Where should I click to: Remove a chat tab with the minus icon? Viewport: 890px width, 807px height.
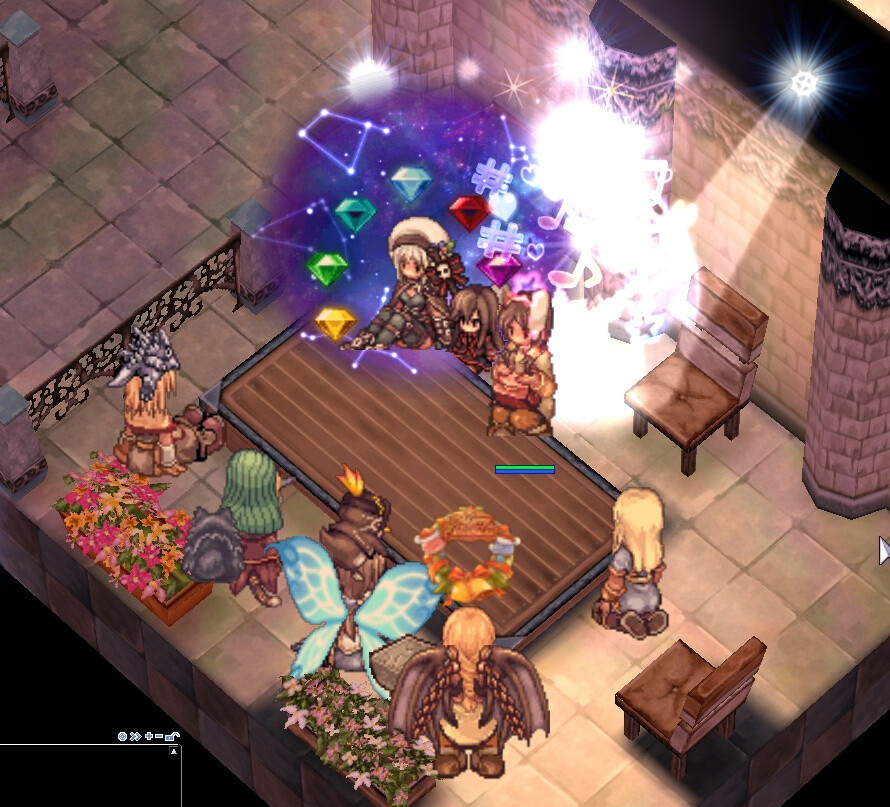coord(160,736)
